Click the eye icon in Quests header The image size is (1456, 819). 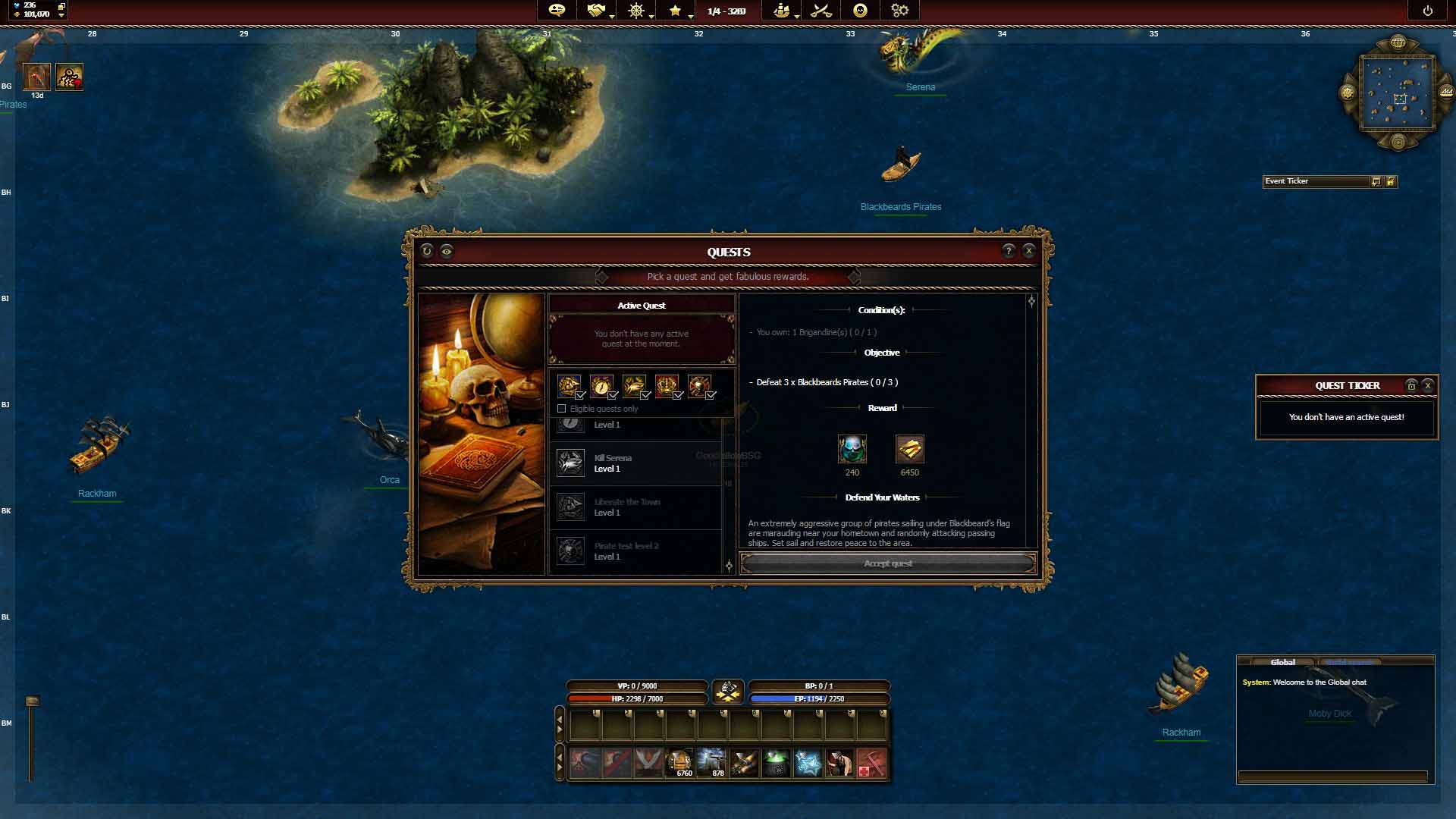pos(447,251)
